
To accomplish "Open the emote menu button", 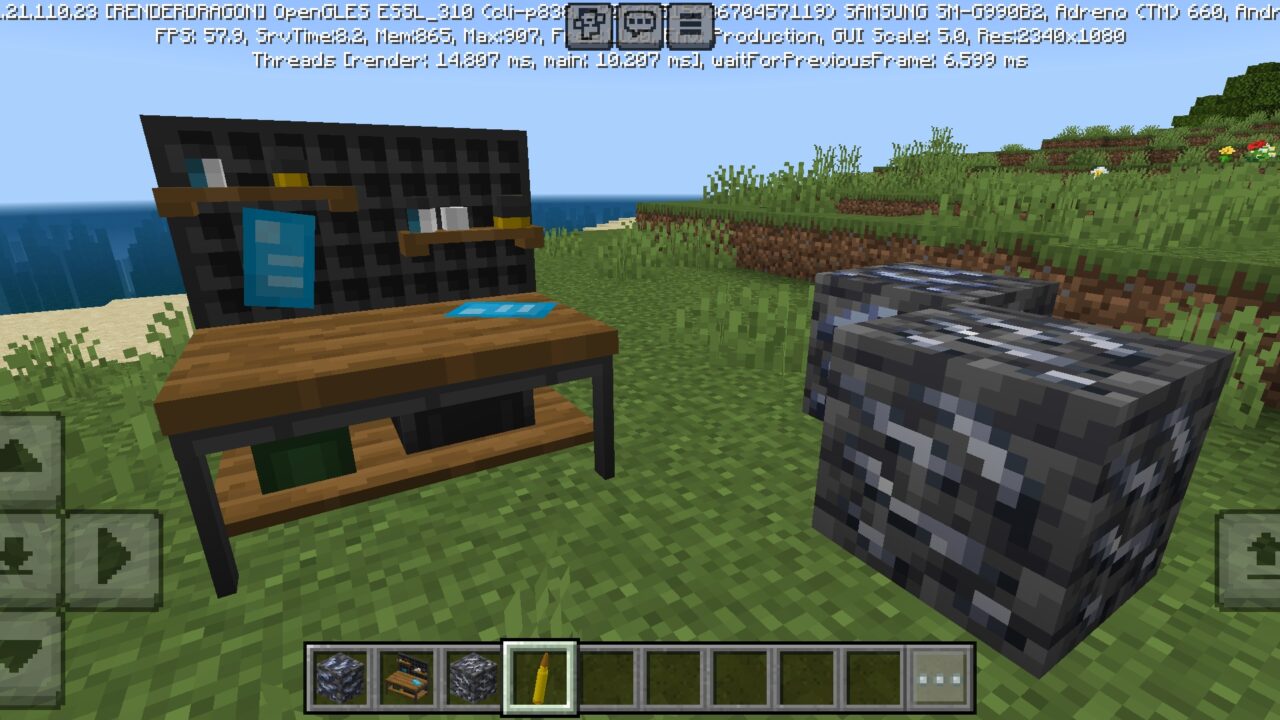I will pos(589,24).
